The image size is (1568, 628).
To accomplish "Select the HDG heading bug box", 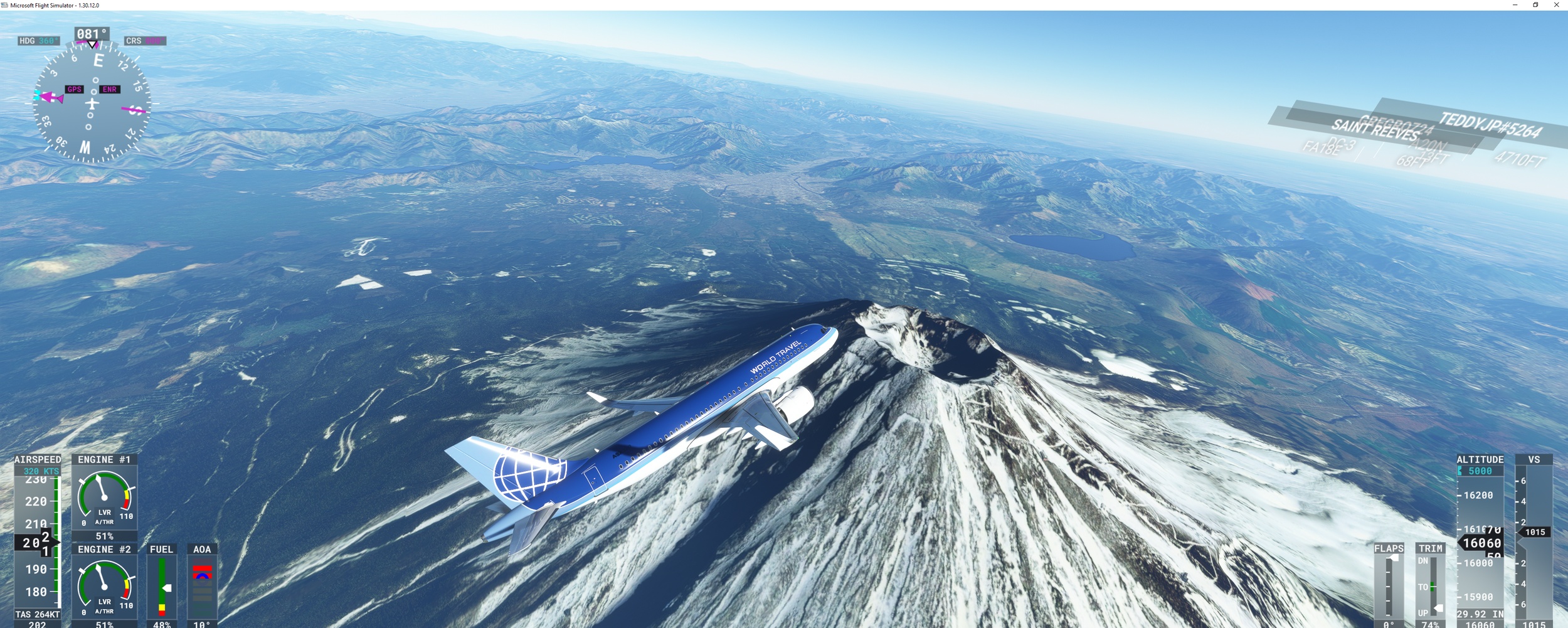I will [39, 41].
